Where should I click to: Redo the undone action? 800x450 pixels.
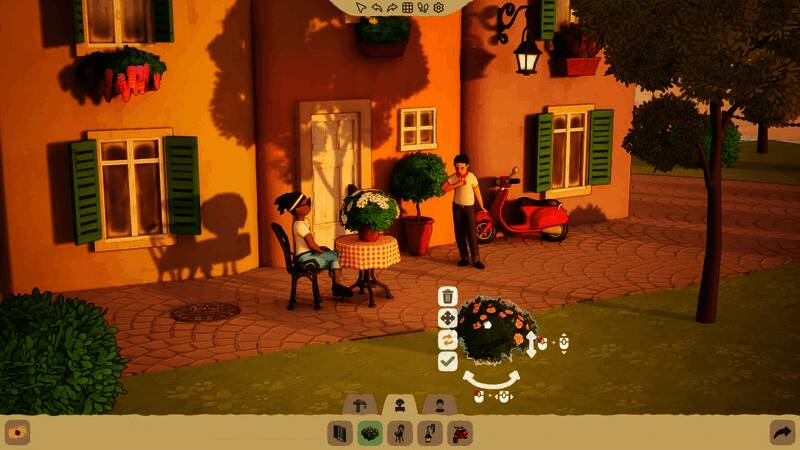tap(393, 7)
